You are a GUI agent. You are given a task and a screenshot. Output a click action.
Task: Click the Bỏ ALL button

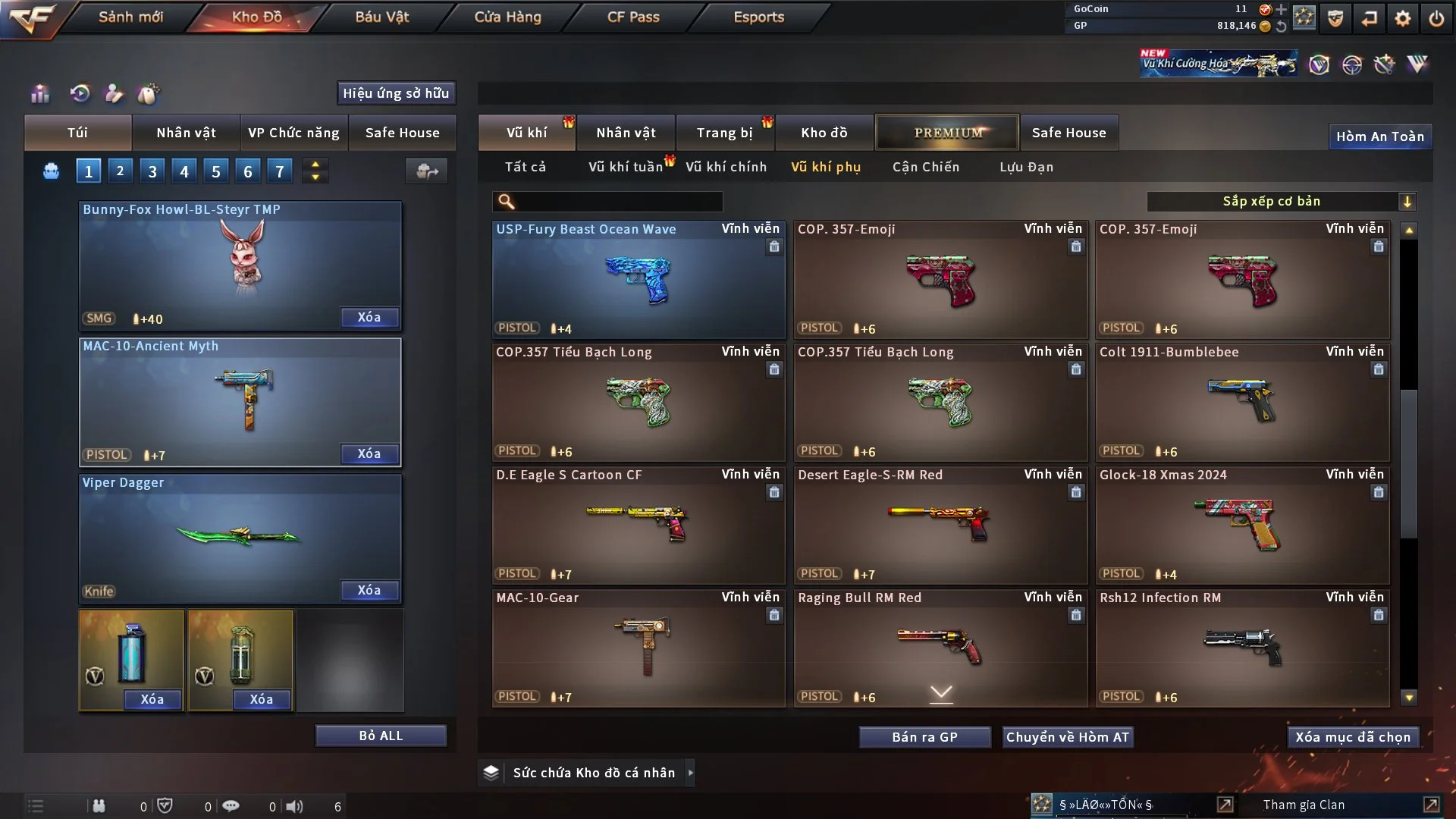click(381, 736)
